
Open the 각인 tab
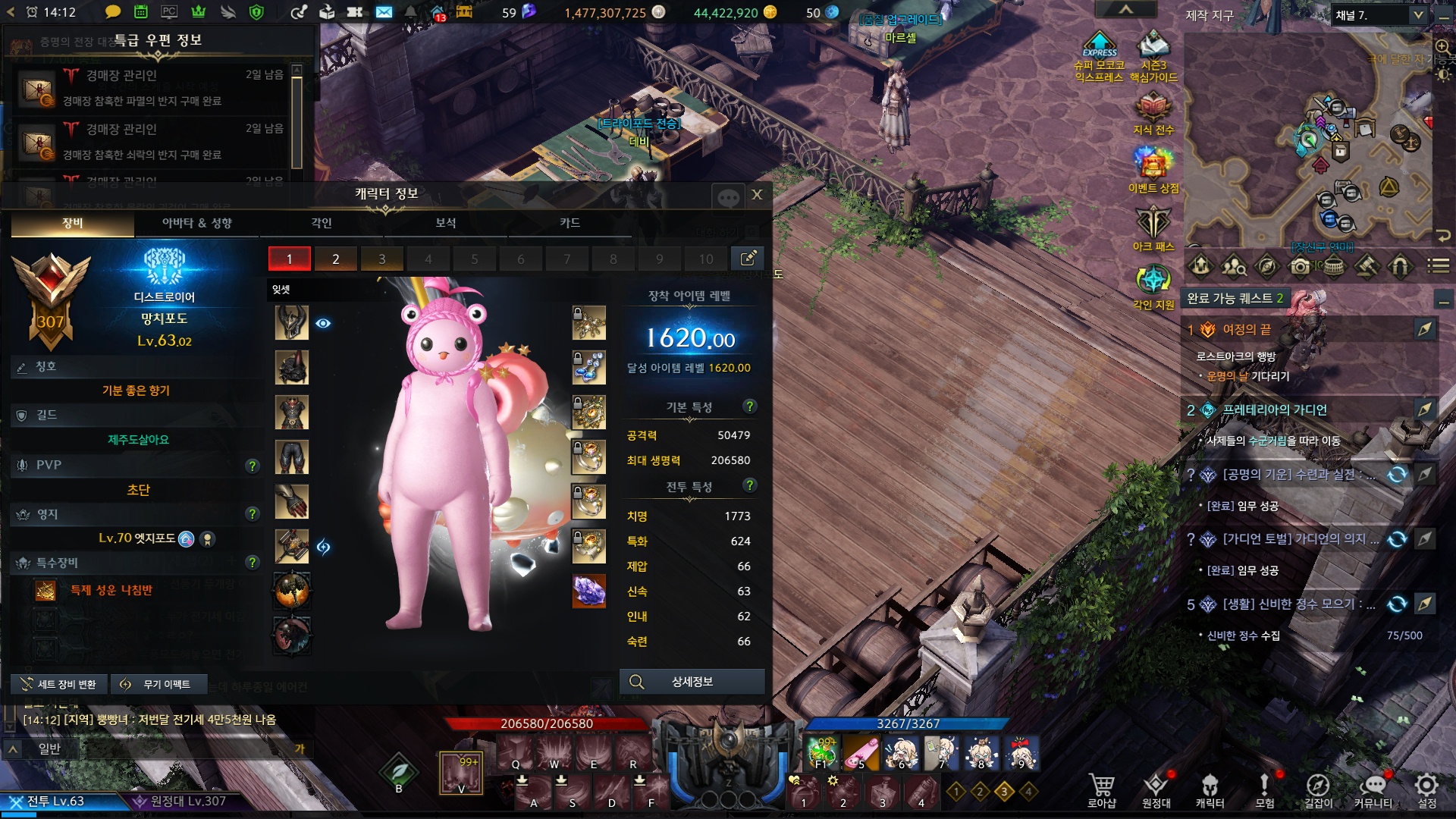[x=322, y=223]
